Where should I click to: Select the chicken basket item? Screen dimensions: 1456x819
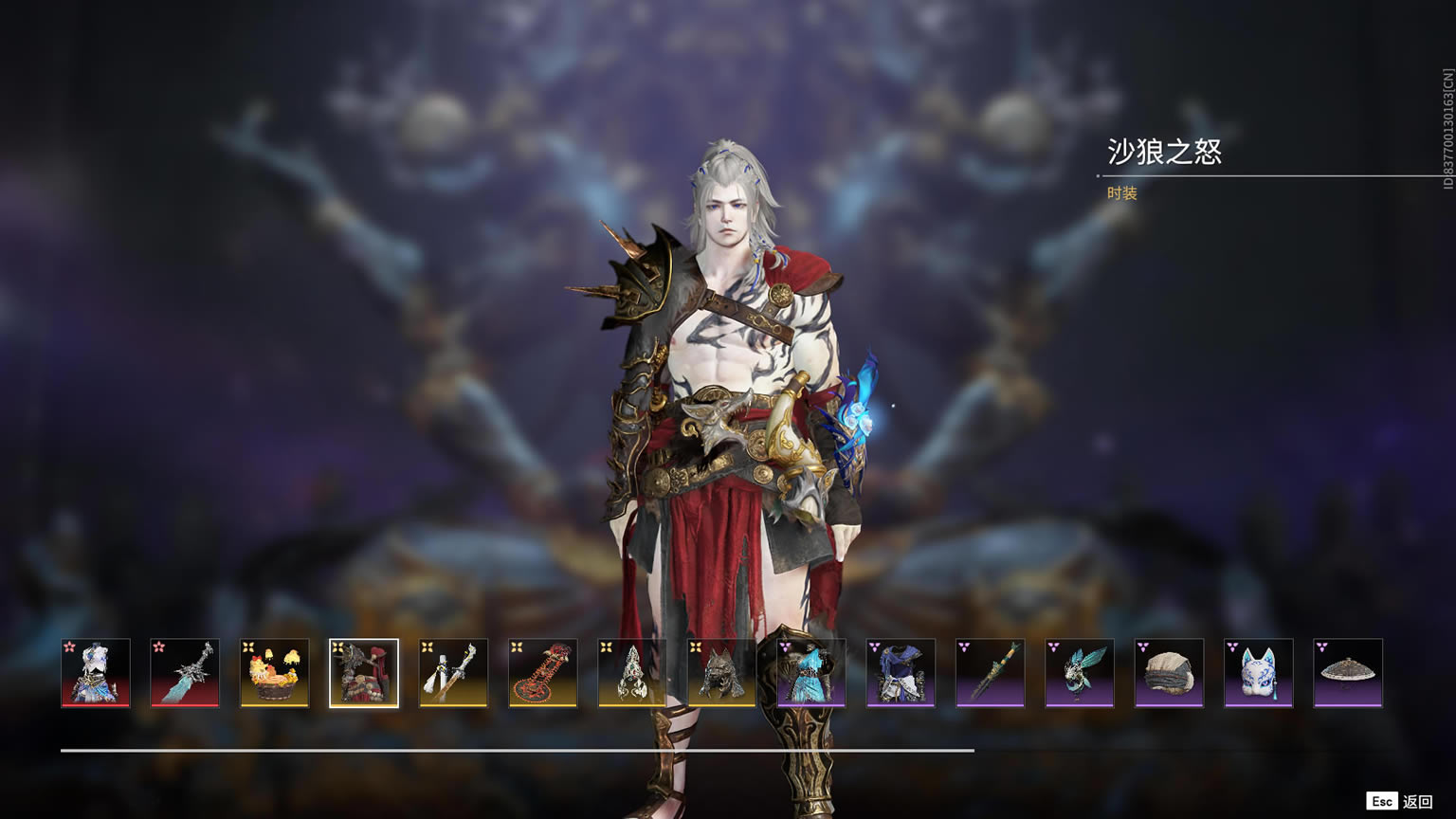[274, 673]
